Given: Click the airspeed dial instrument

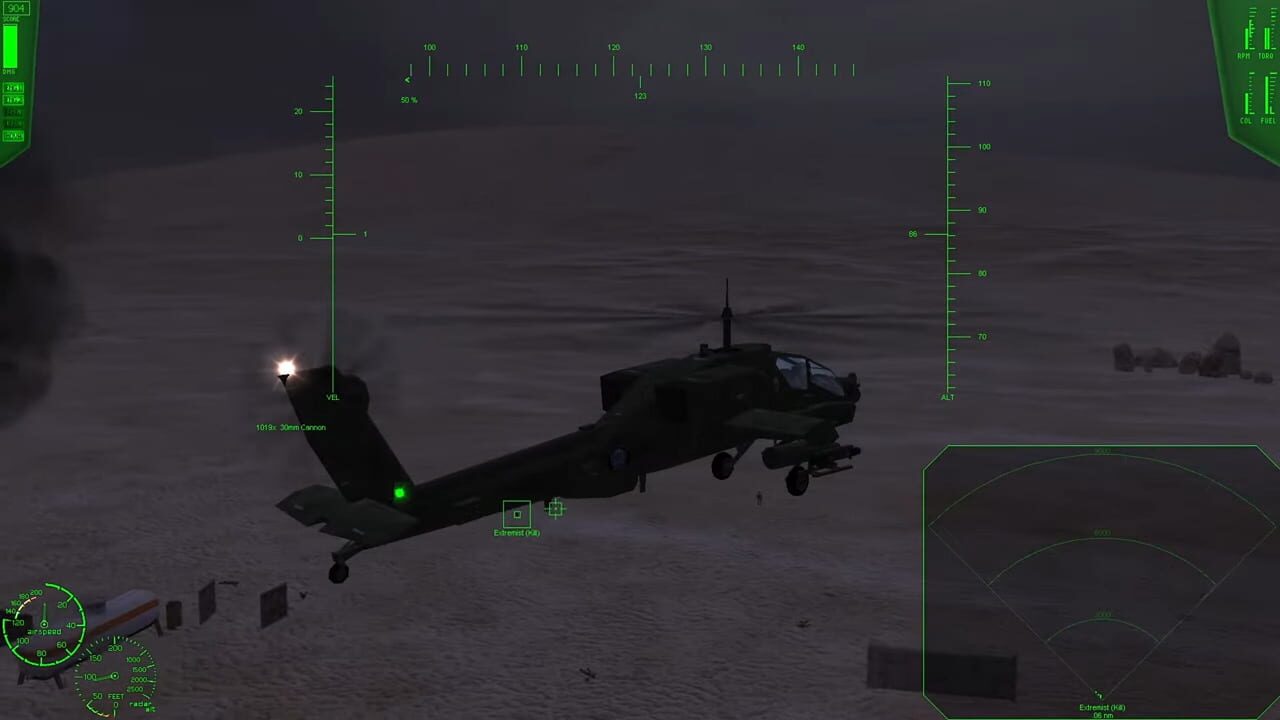Looking at the screenshot, I should click(x=45, y=625).
